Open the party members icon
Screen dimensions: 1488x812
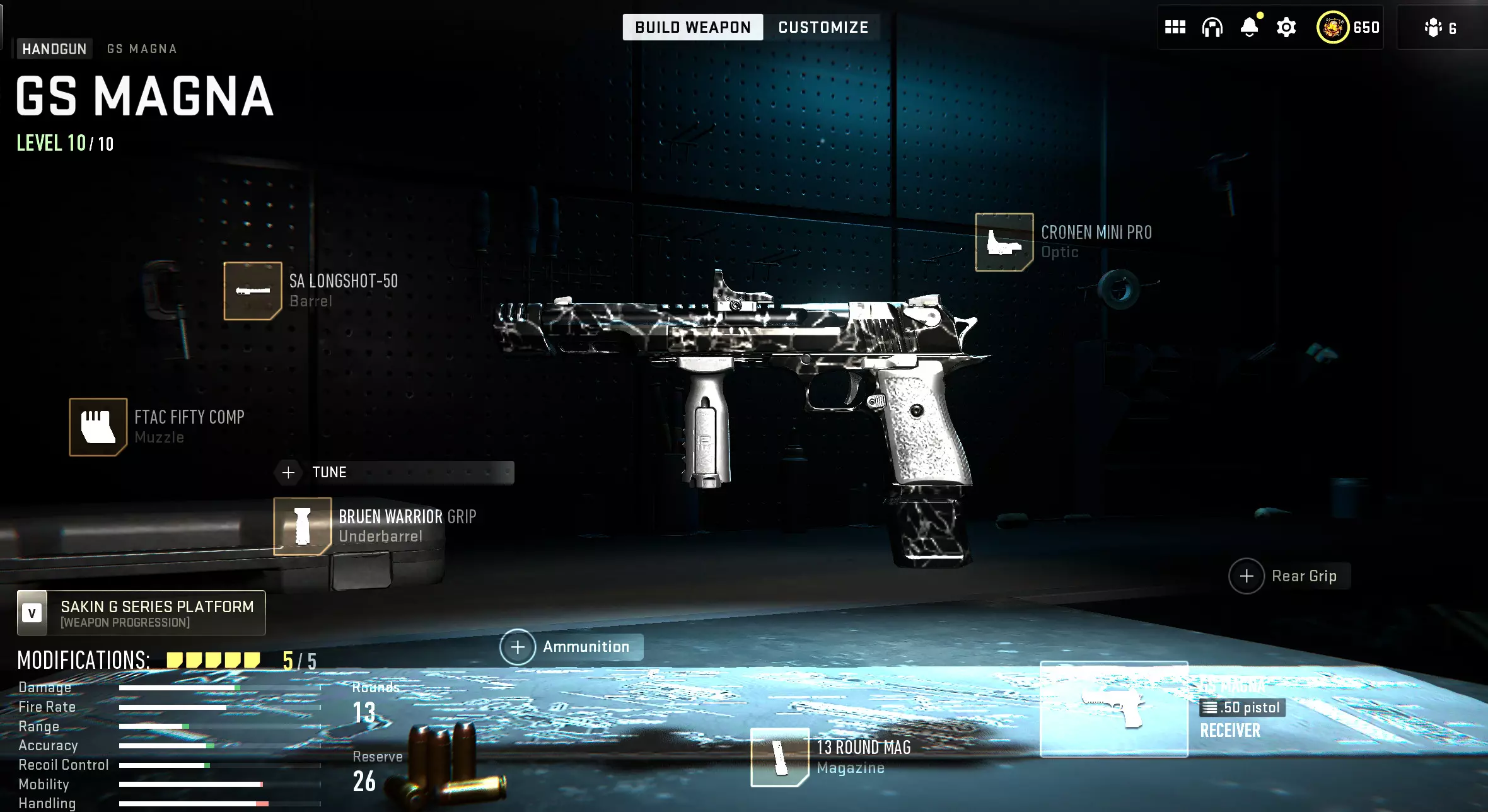click(x=1440, y=28)
